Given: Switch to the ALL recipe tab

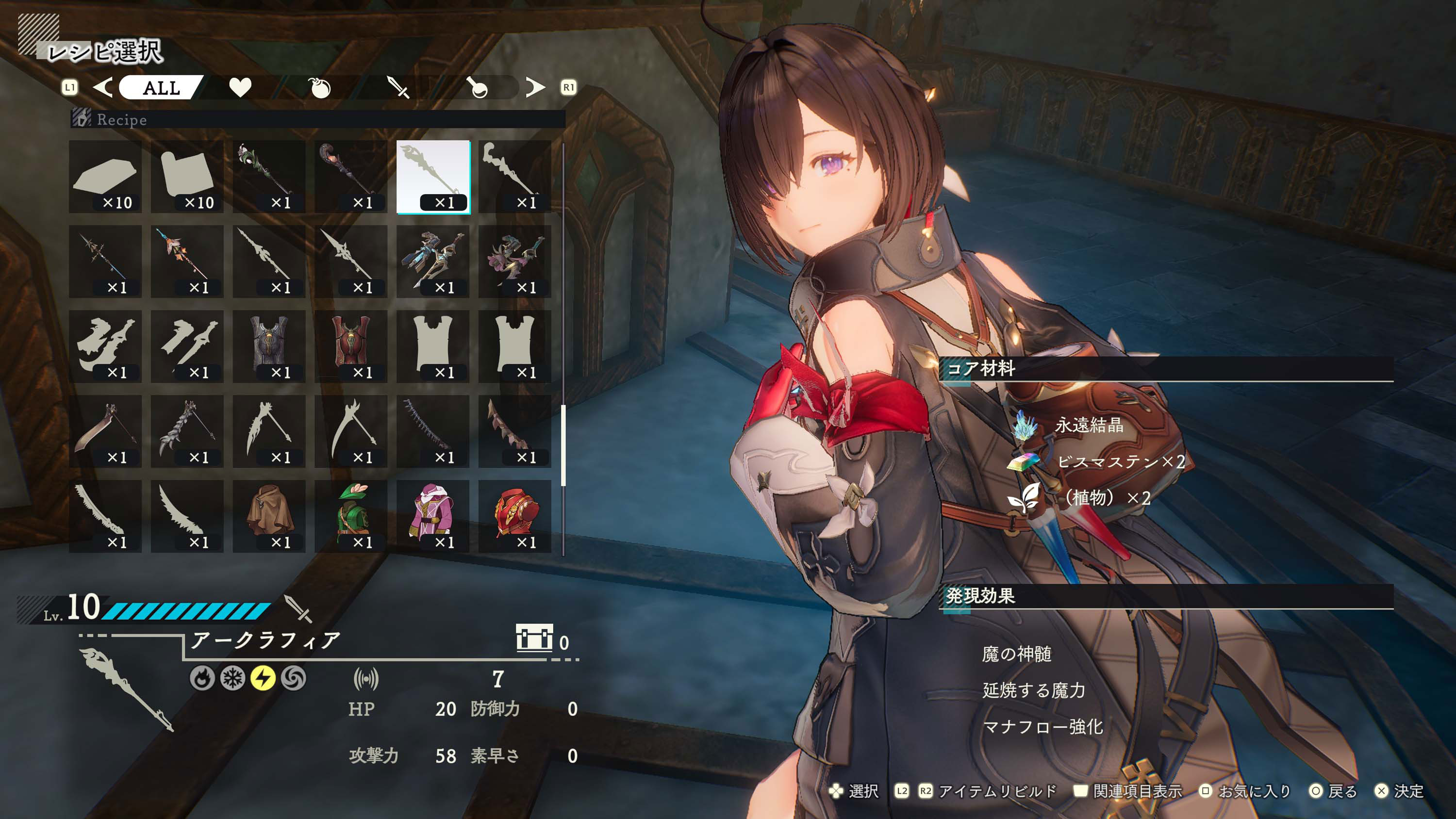Looking at the screenshot, I should tap(161, 88).
